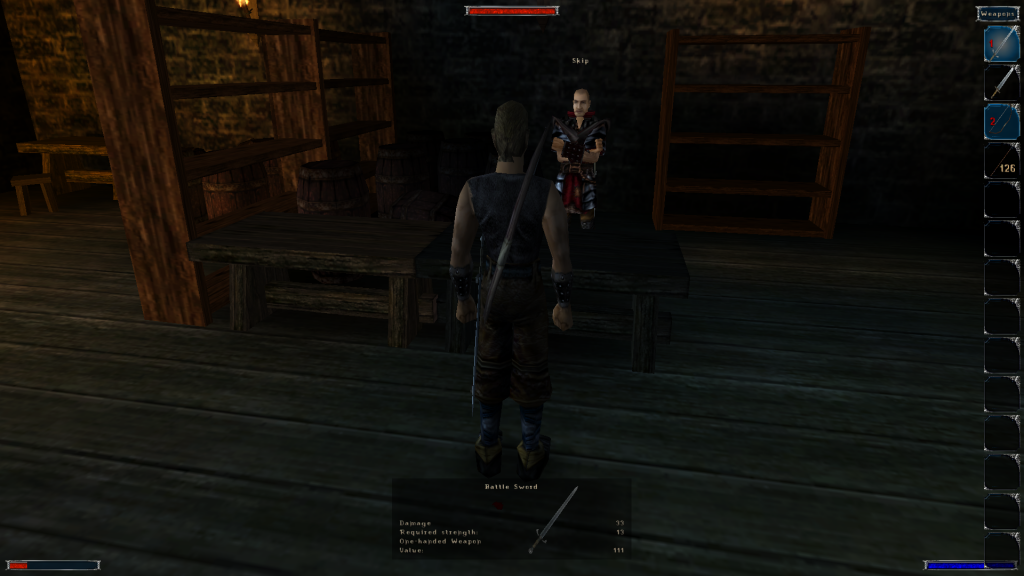Choose the unequipped sword with gold hilt
The height and width of the screenshot is (576, 1024).
click(x=1001, y=82)
